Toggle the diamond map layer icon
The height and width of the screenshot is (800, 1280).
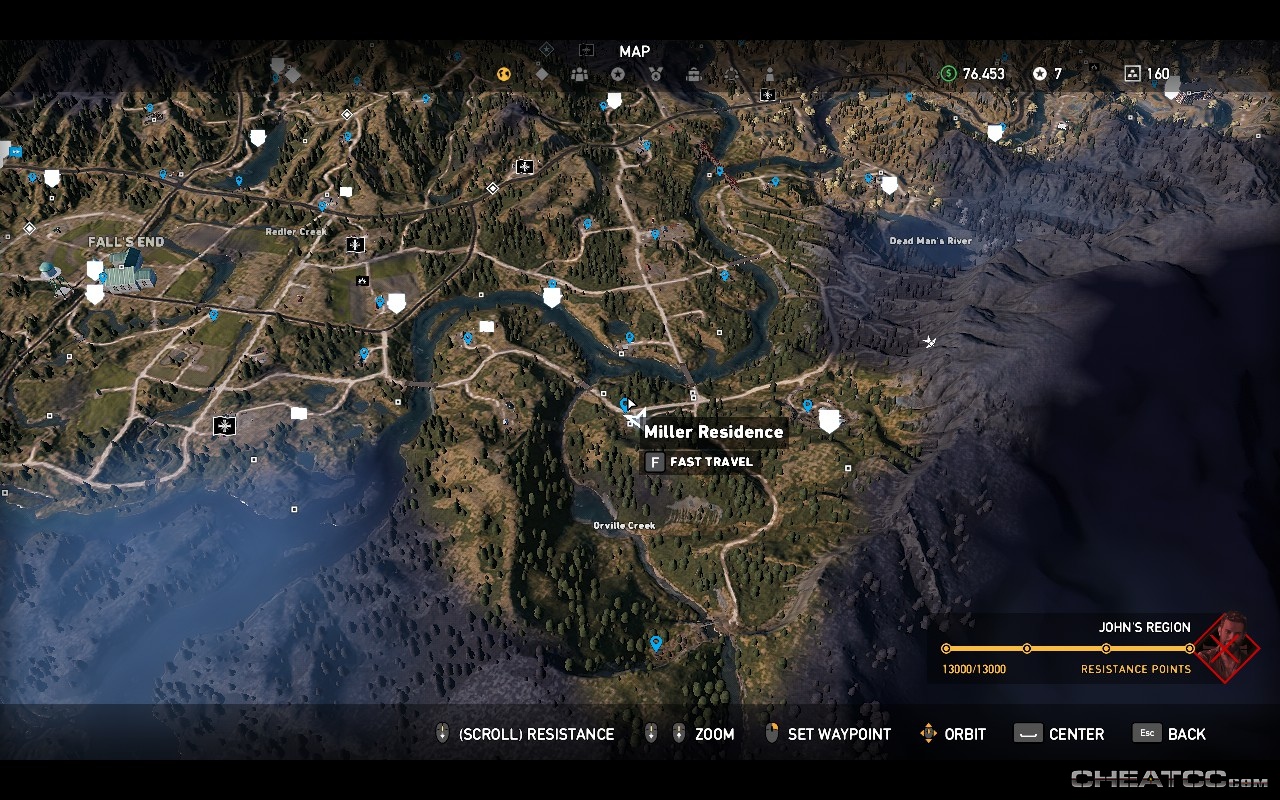[543, 74]
